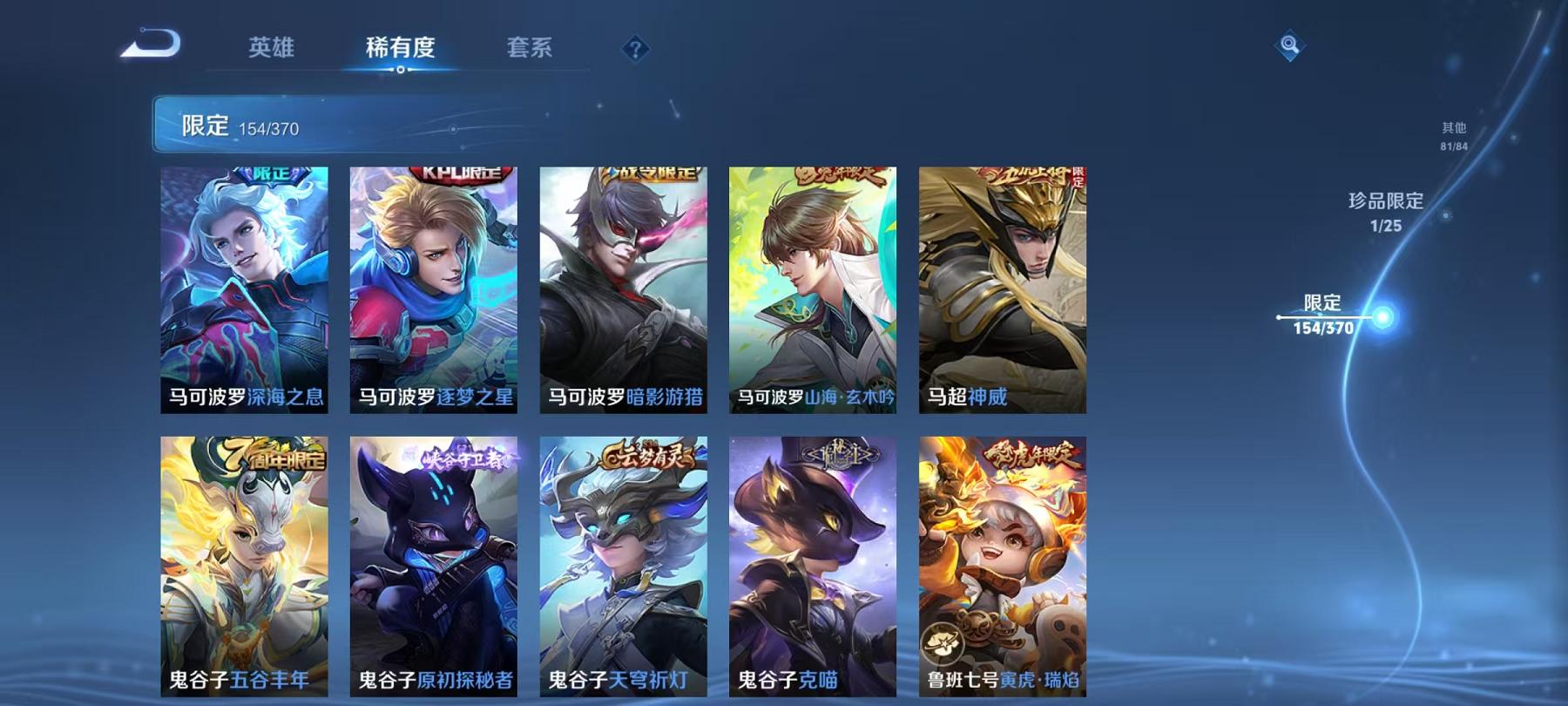Select the 稀有度 tab
This screenshot has width=1568, height=706.
401,50
